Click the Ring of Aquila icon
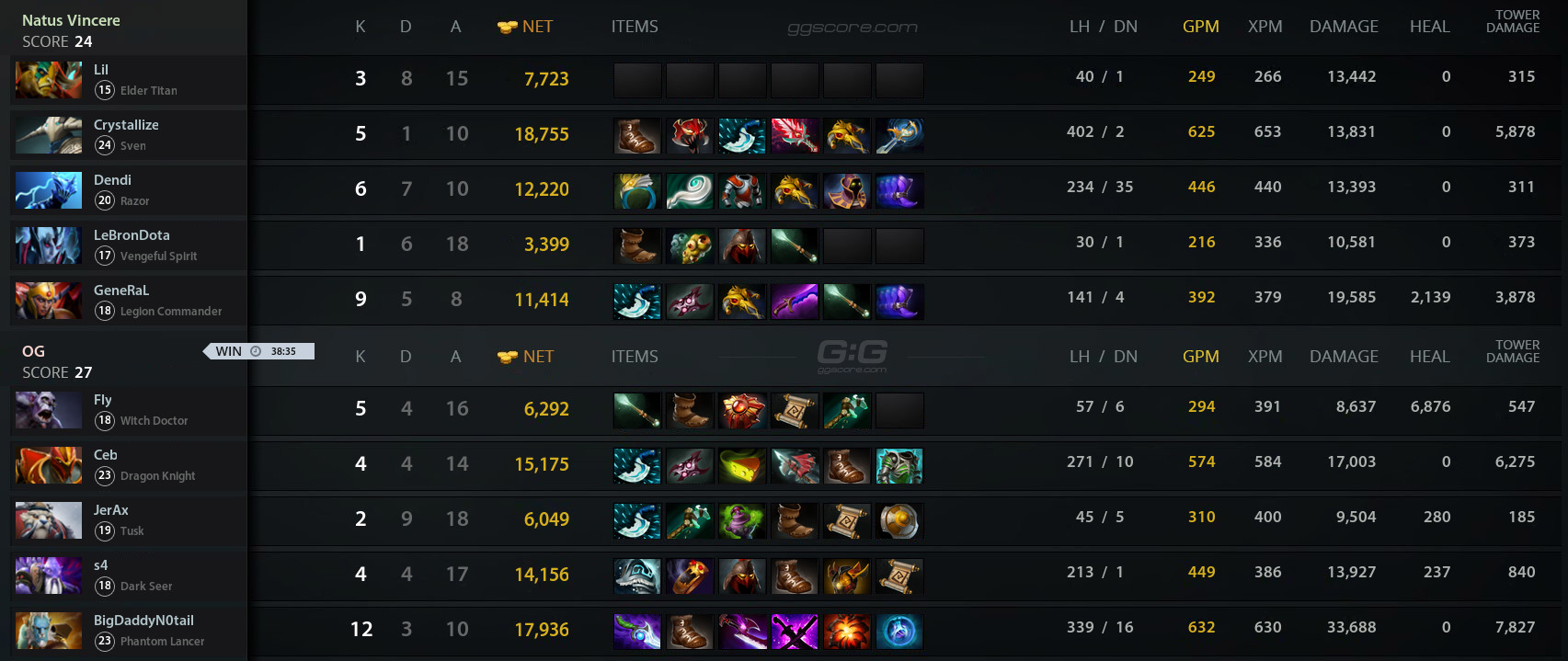The image size is (1568, 661). coord(636,190)
